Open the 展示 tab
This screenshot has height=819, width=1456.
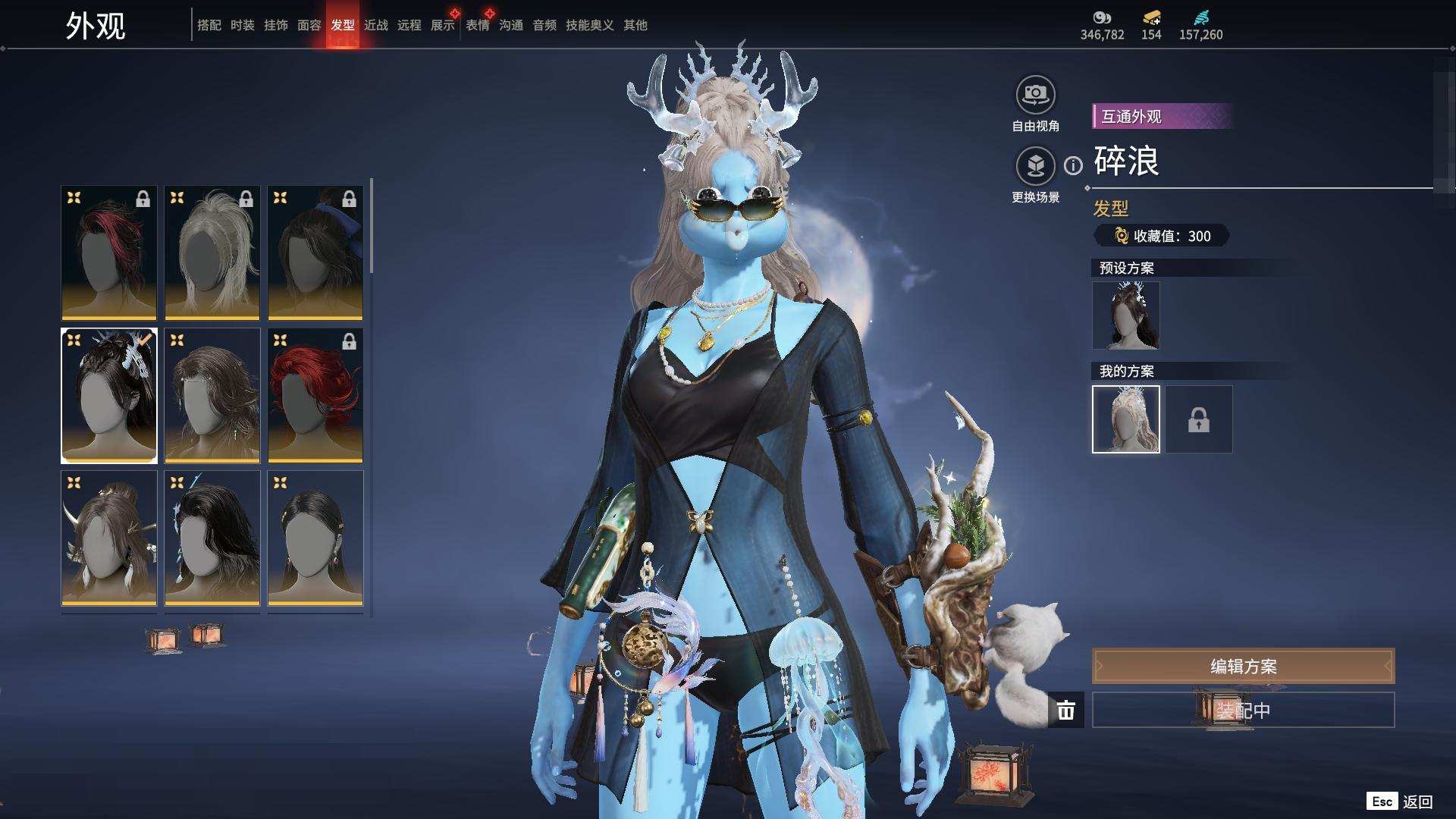click(x=442, y=25)
